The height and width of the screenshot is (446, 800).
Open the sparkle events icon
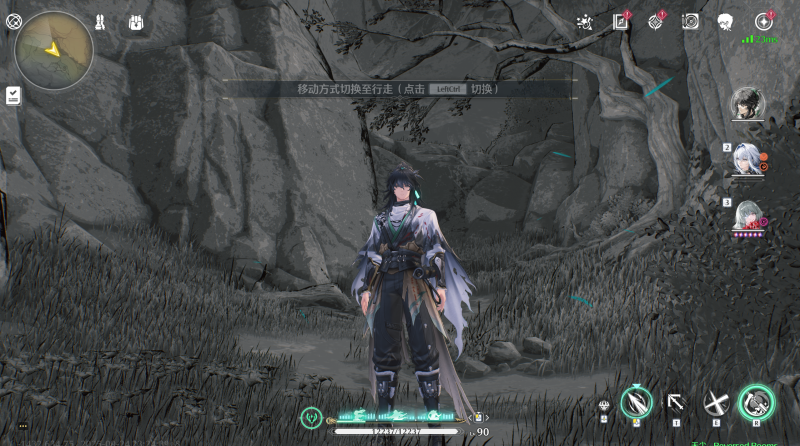pos(586,22)
